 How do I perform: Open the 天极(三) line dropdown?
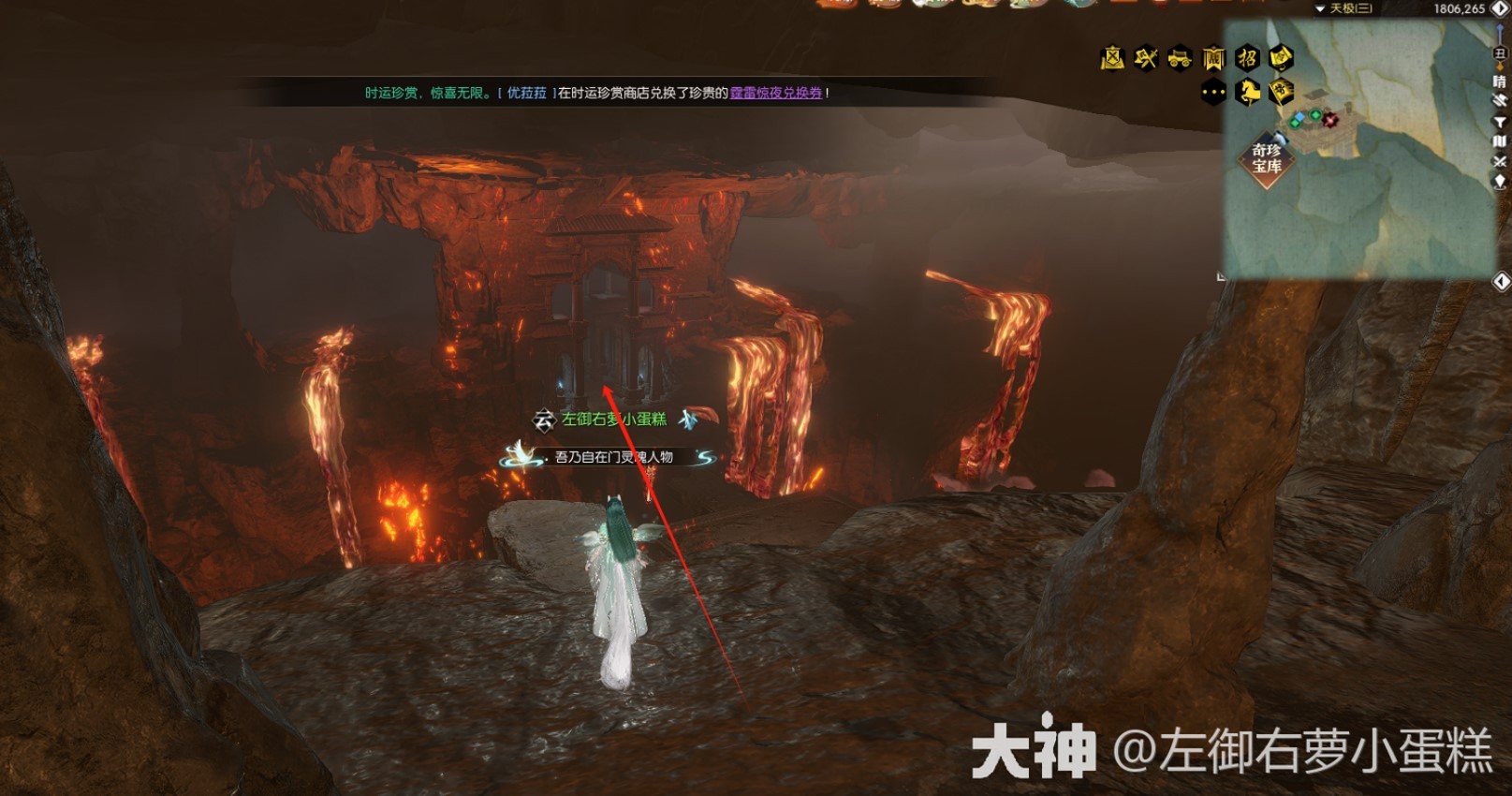1344,8
